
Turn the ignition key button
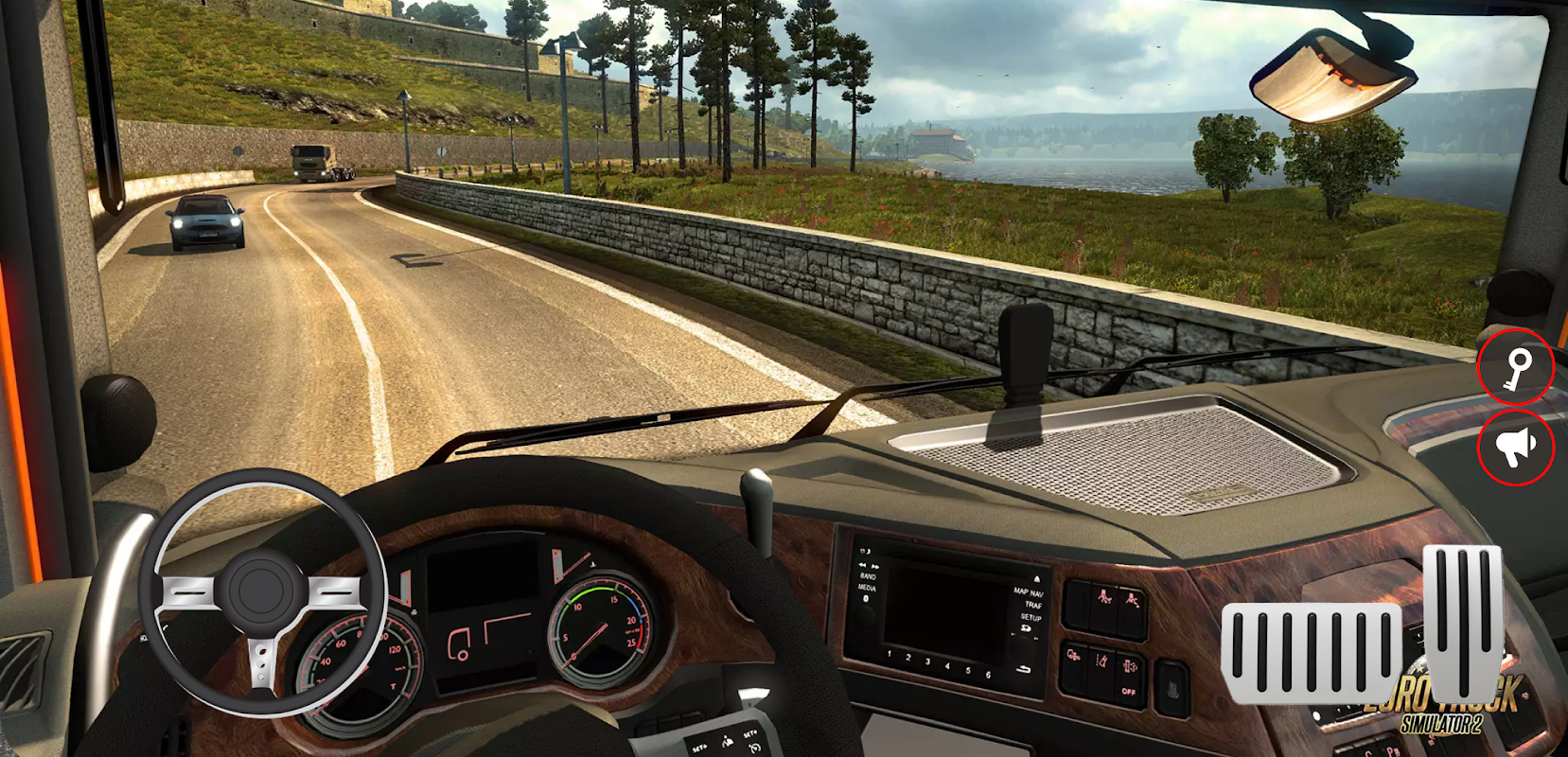1516,368
